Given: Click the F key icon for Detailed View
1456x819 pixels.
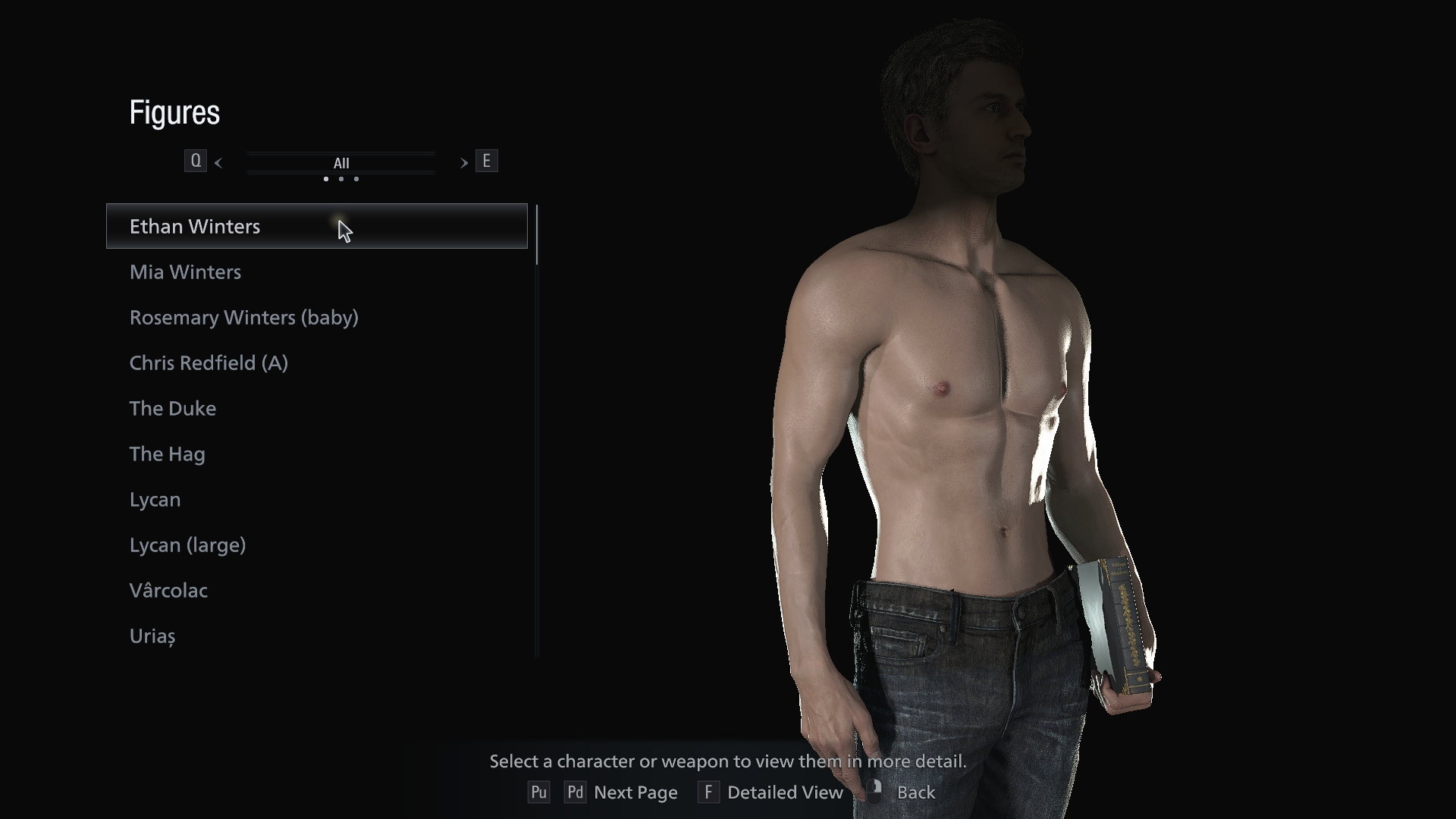Looking at the screenshot, I should [x=708, y=792].
